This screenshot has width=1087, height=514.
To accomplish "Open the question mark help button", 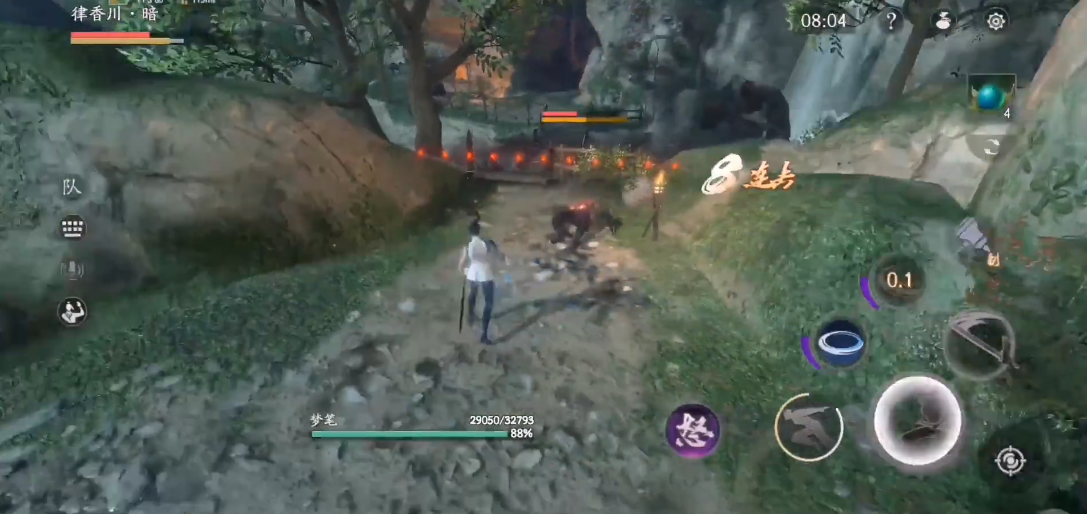I will [x=891, y=20].
